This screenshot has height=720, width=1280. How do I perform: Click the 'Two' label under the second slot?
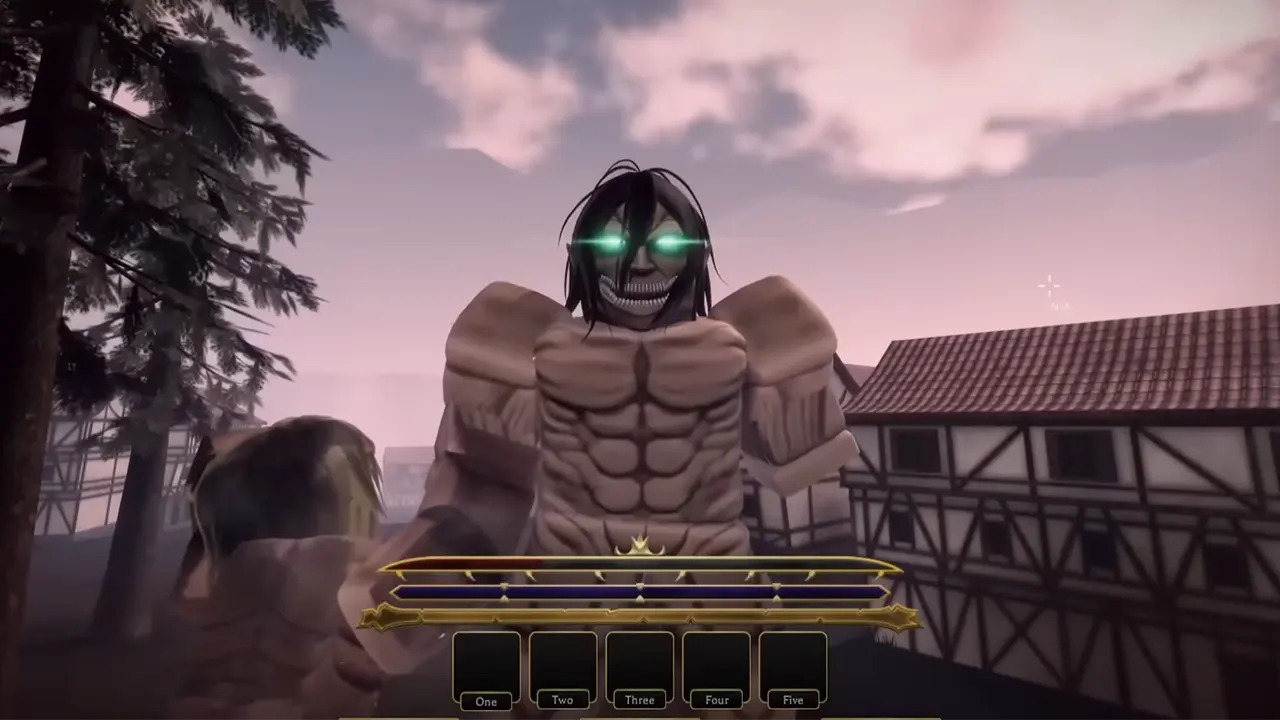click(561, 700)
